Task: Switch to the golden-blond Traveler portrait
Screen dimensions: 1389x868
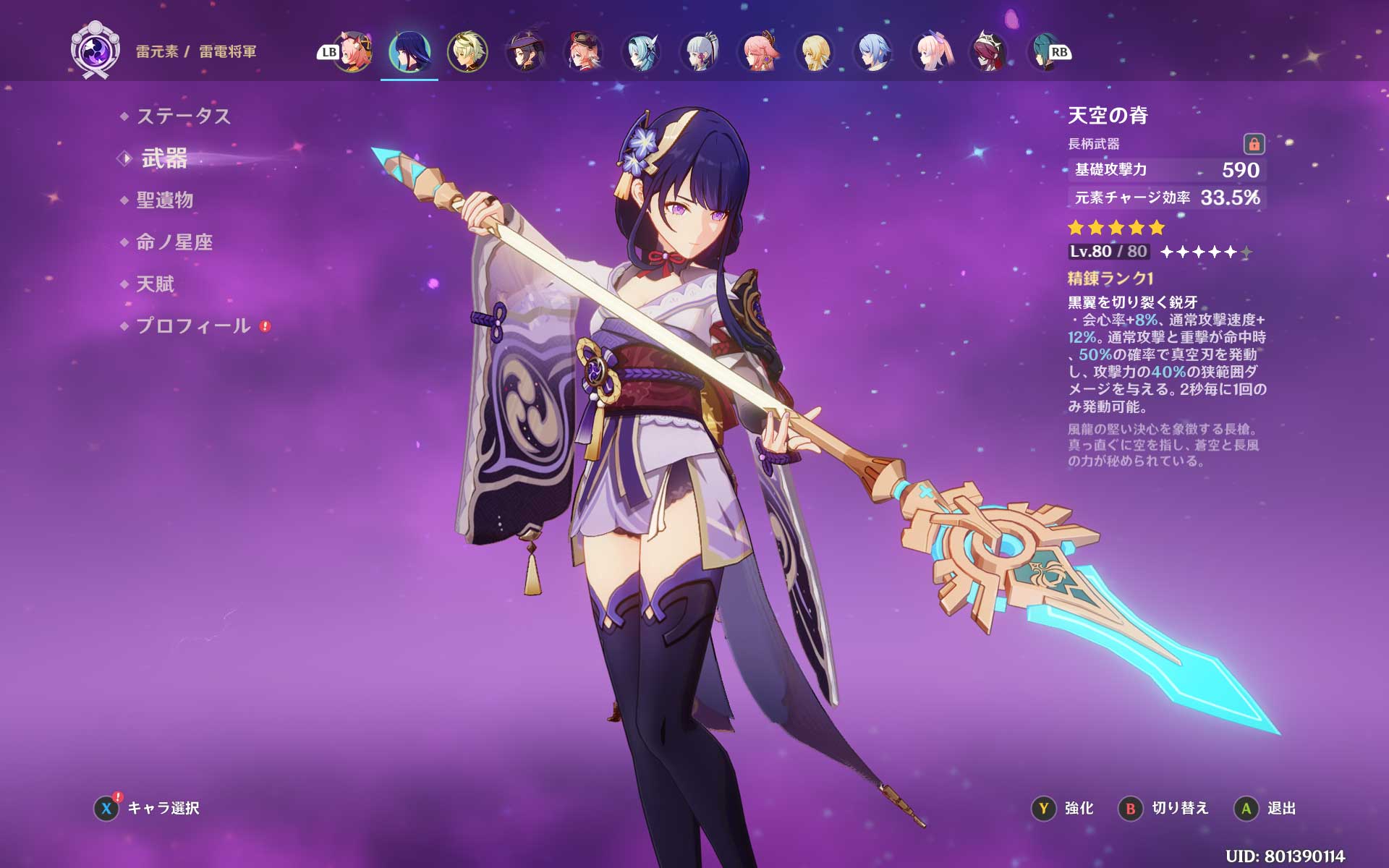Action: (815, 51)
